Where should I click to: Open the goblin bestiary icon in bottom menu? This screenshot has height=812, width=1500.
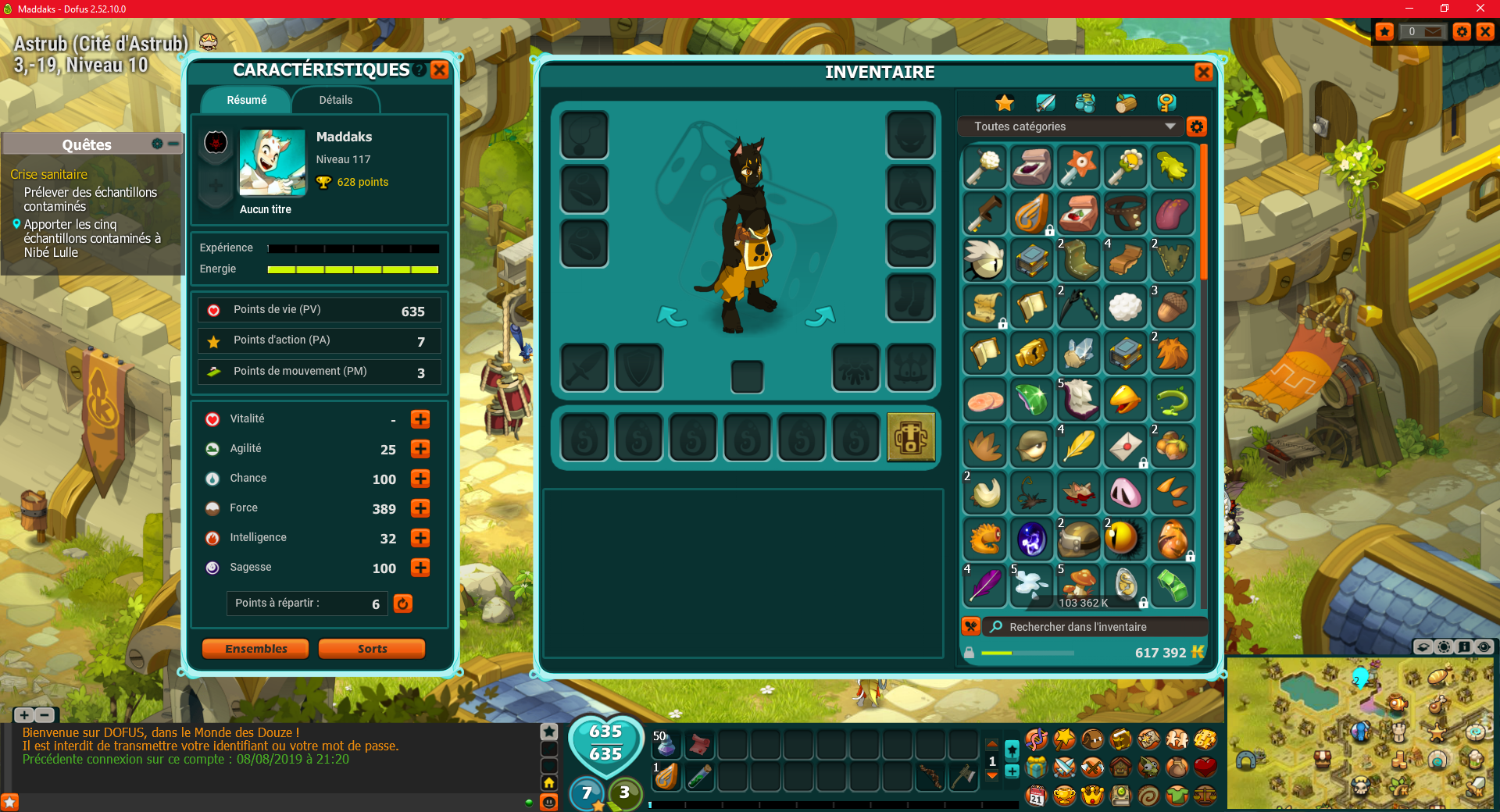(1147, 769)
